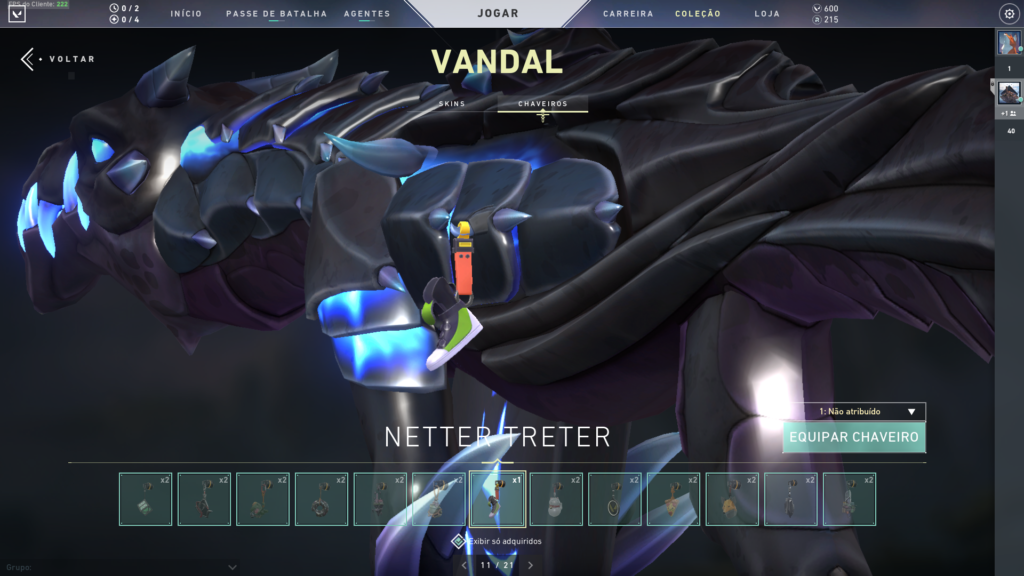The image size is (1024, 576).
Task: Toggle Exibir só adquiridos filter
Action: (459, 541)
